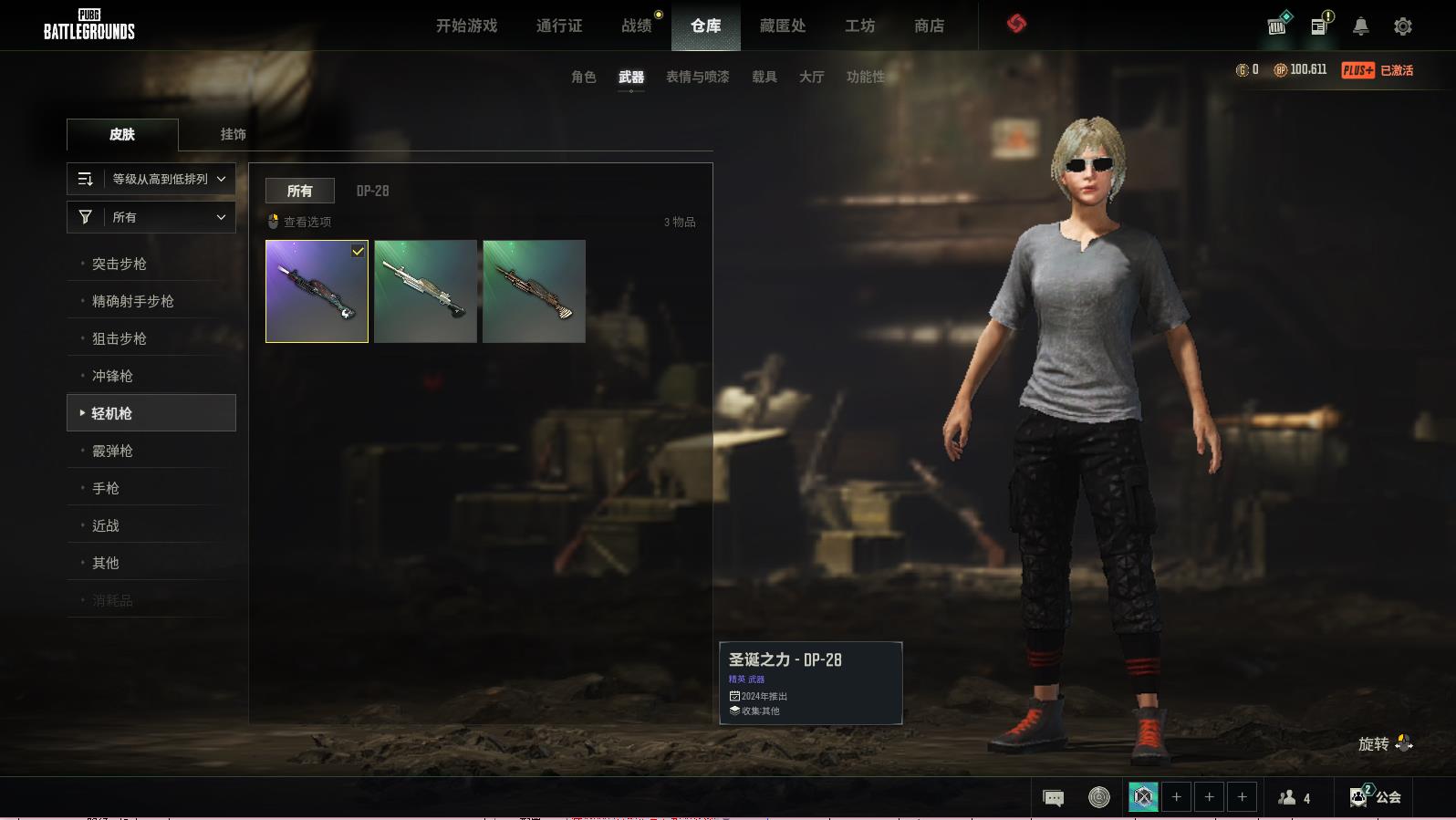Open the 载具 vehicle sub-tab

pyautogui.click(x=764, y=77)
